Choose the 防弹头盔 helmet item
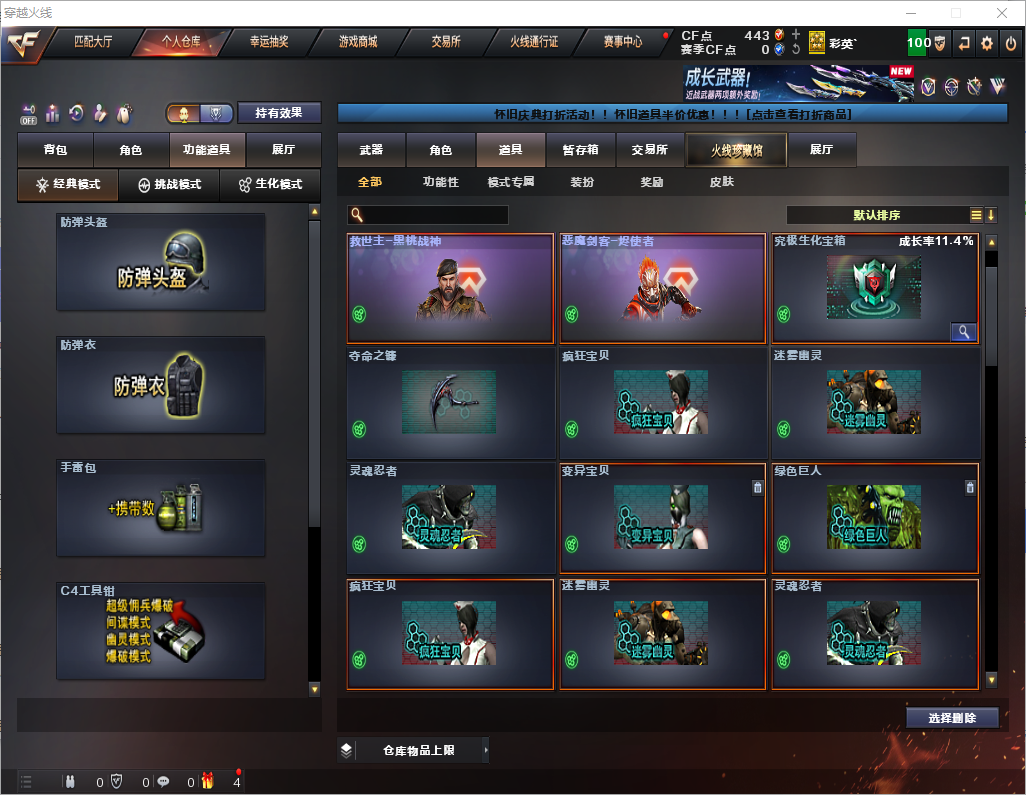 pyautogui.click(x=161, y=262)
